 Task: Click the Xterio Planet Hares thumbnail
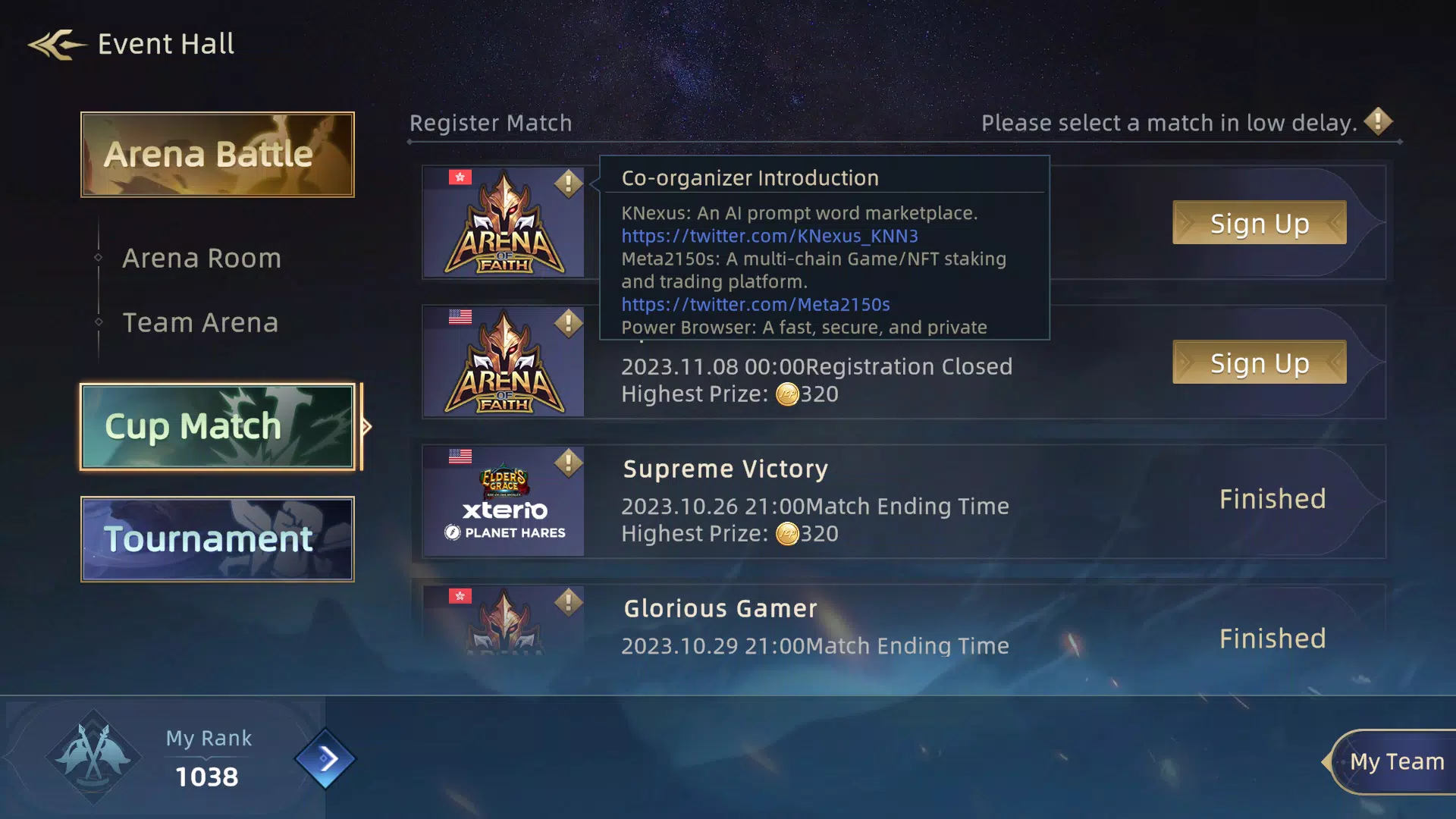504,501
